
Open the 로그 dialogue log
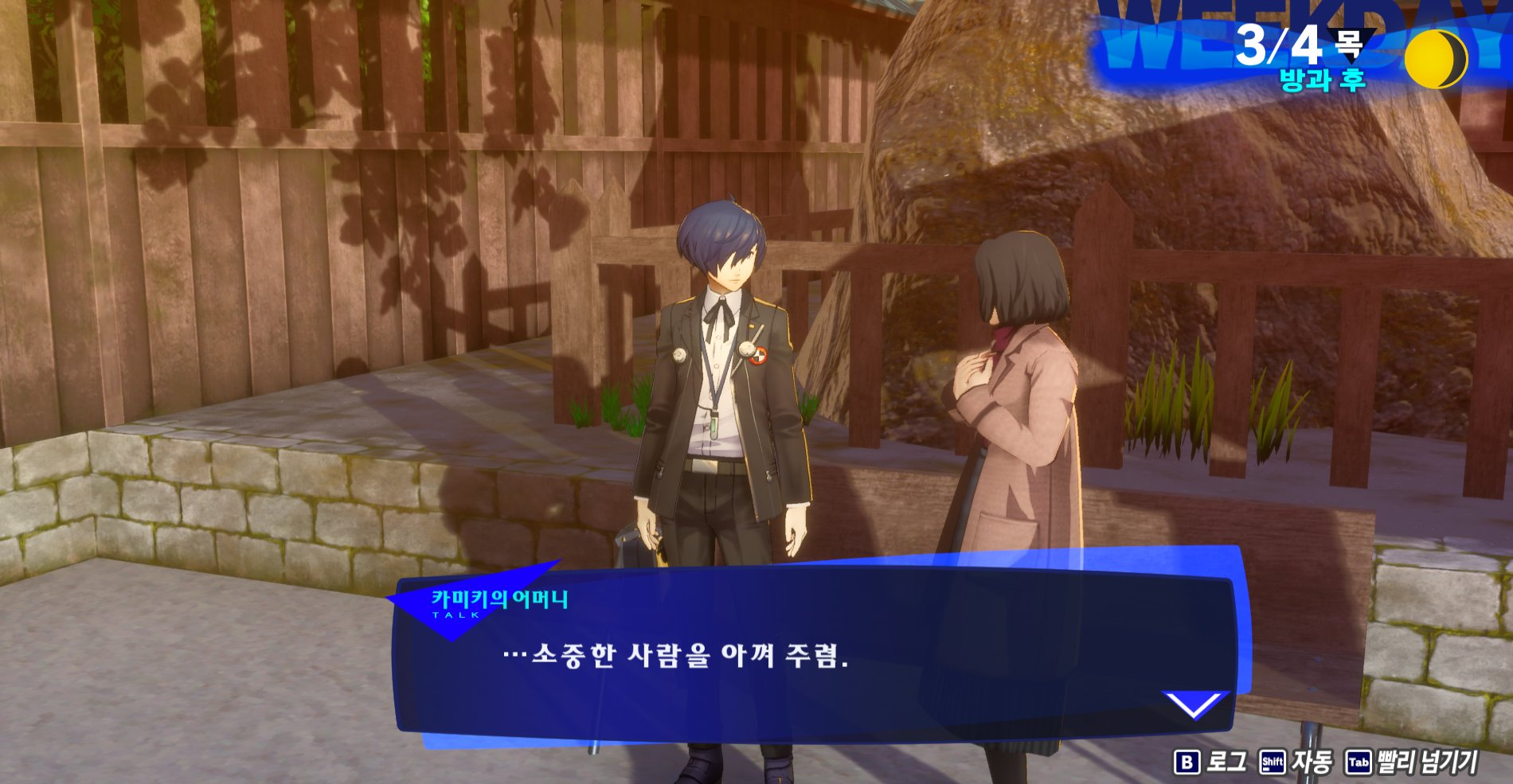pyautogui.click(x=1210, y=762)
